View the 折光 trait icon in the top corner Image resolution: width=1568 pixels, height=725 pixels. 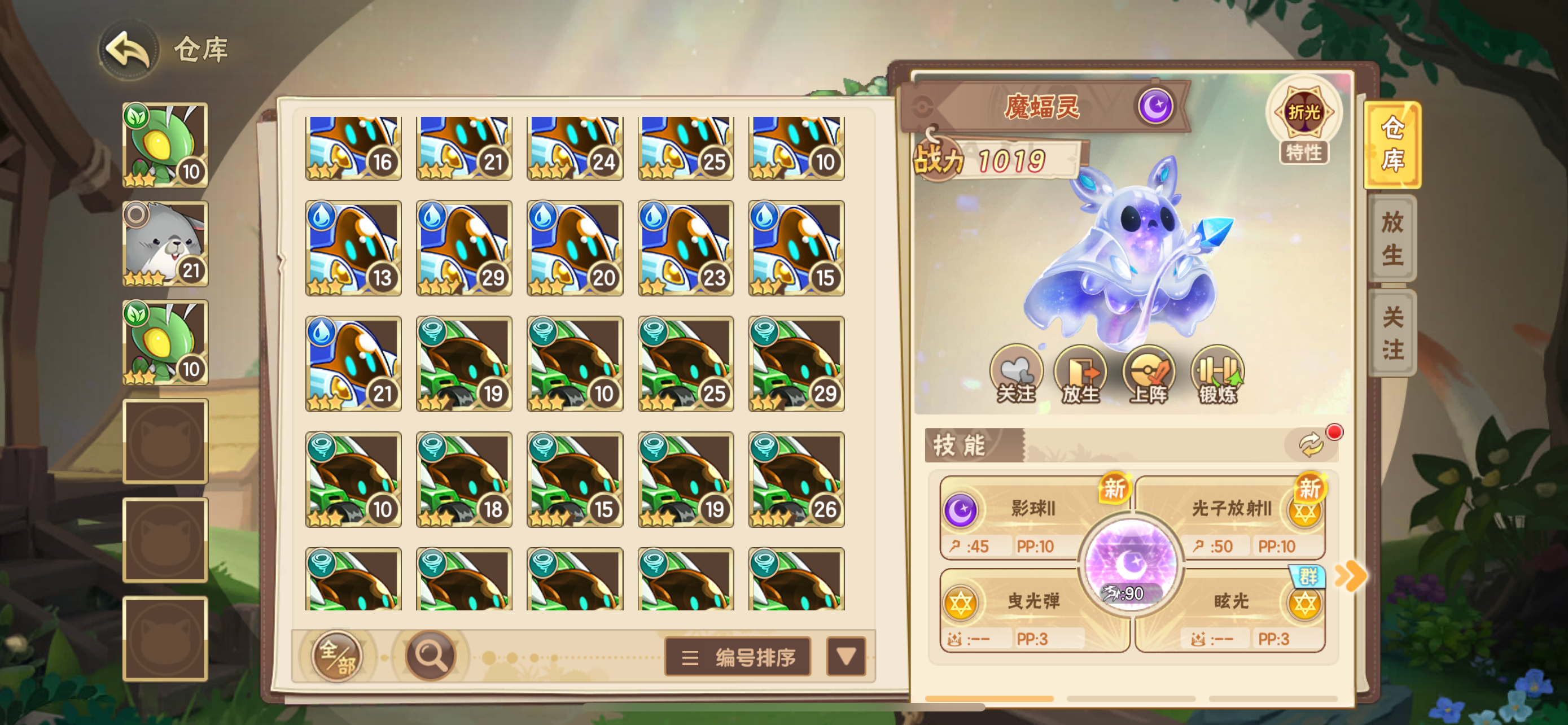click(1303, 112)
